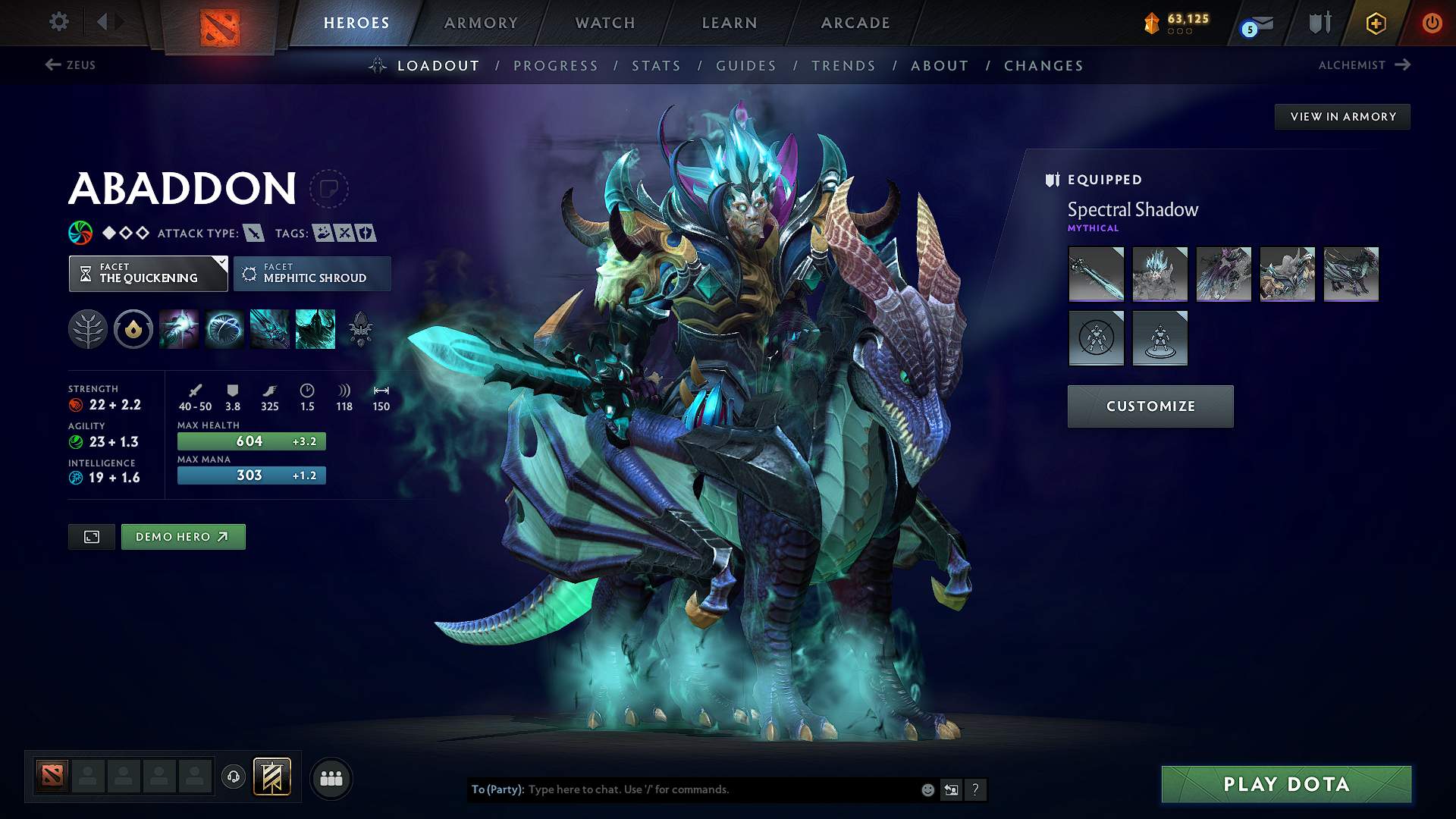Click the voice chat headset icon
Viewport: 1456px width, 819px height.
234,777
